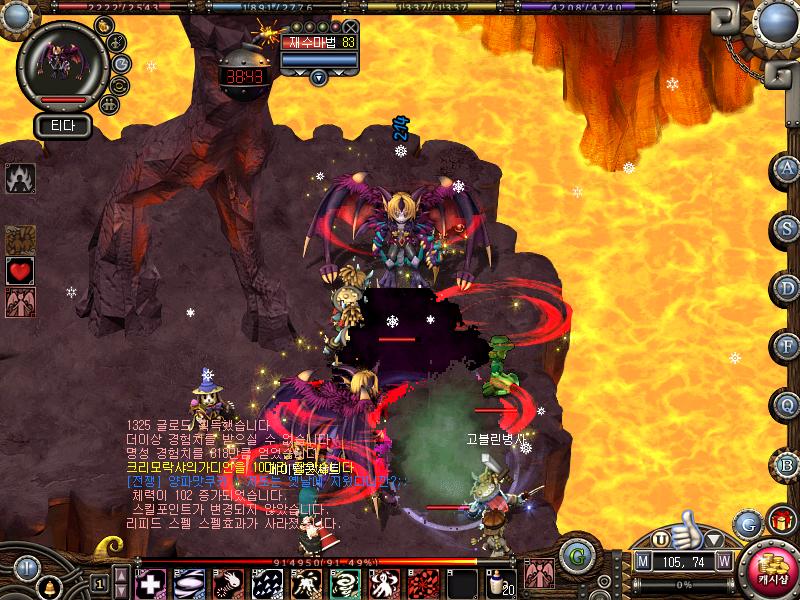Click the D shortcut button on right edge
Viewport: 800px width, 600px height.
pos(787,288)
